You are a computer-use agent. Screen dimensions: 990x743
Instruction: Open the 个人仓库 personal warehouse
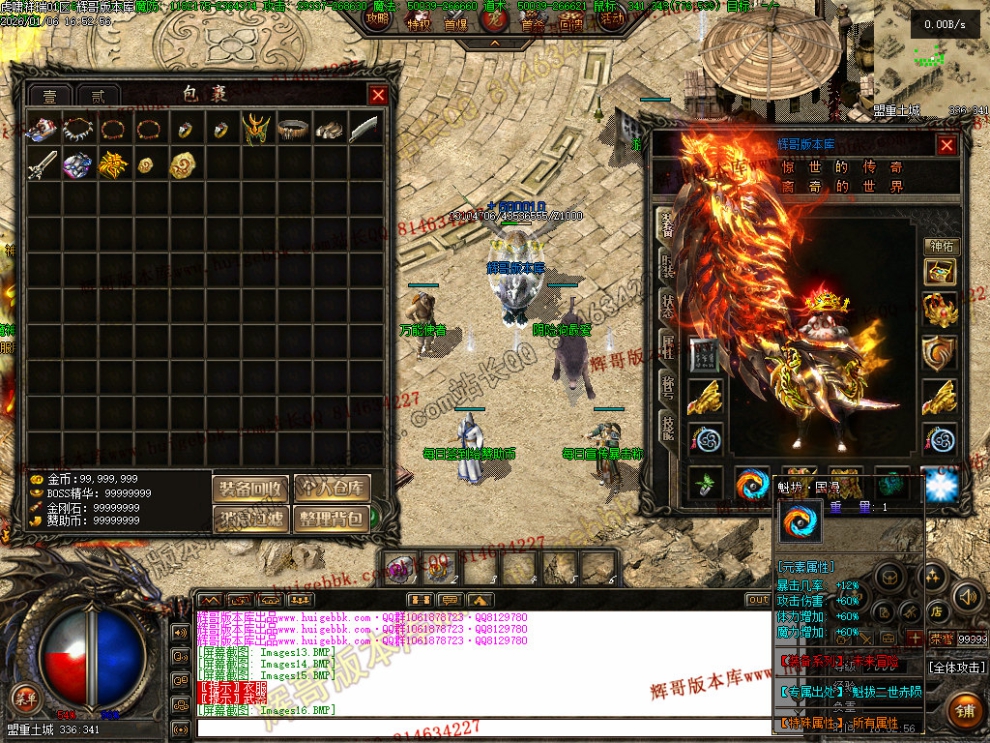332,488
